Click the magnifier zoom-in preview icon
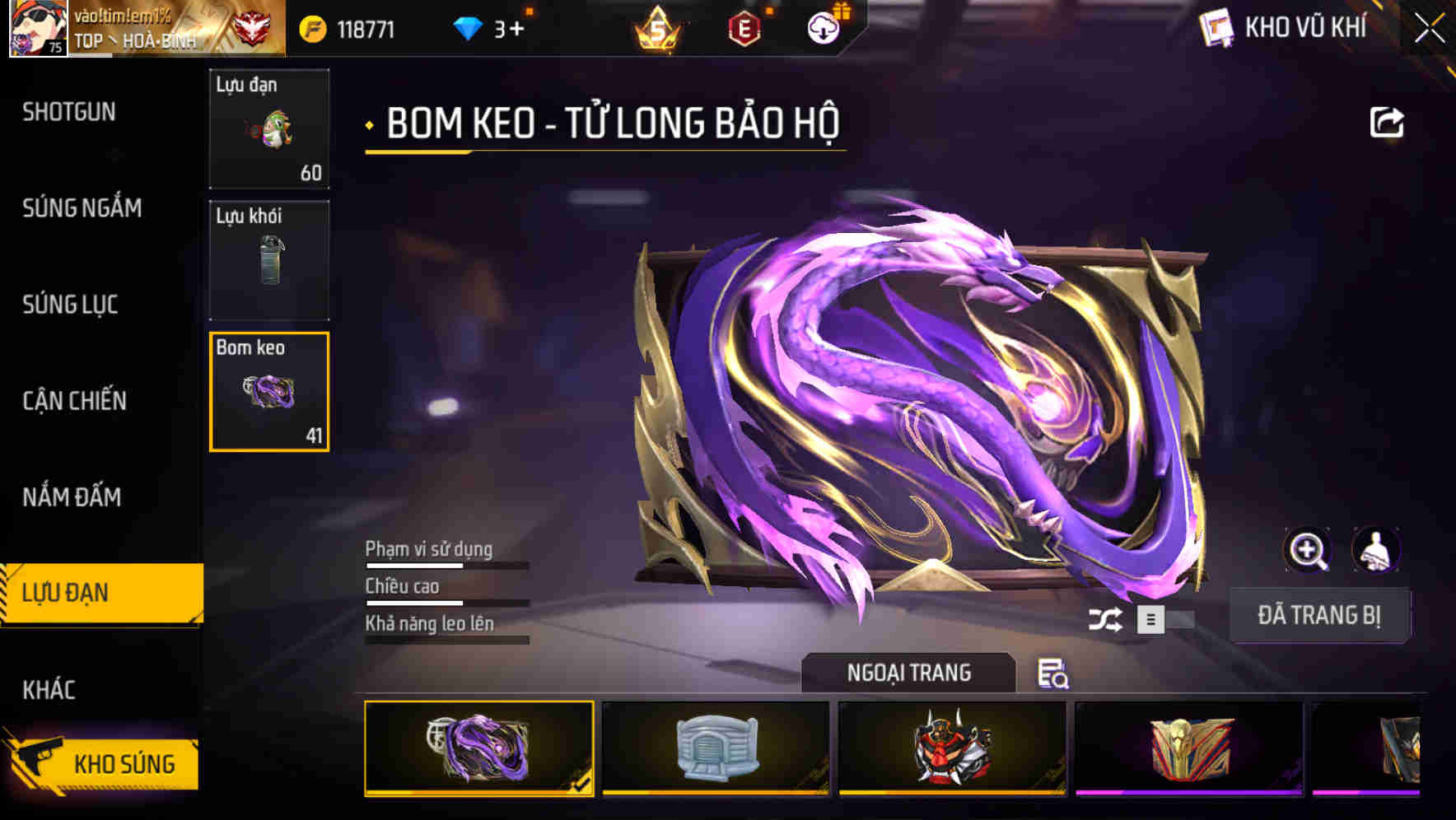This screenshot has height=820, width=1456. click(x=1307, y=549)
